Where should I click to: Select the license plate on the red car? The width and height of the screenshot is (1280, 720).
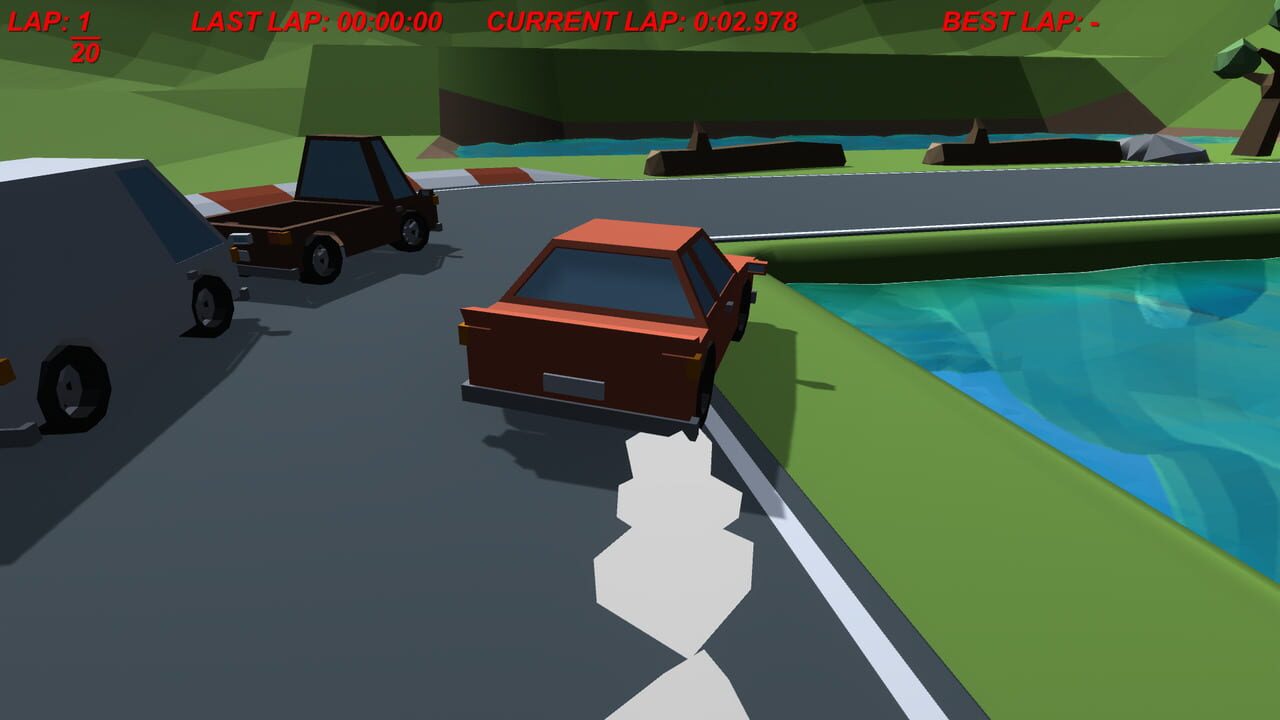click(570, 383)
